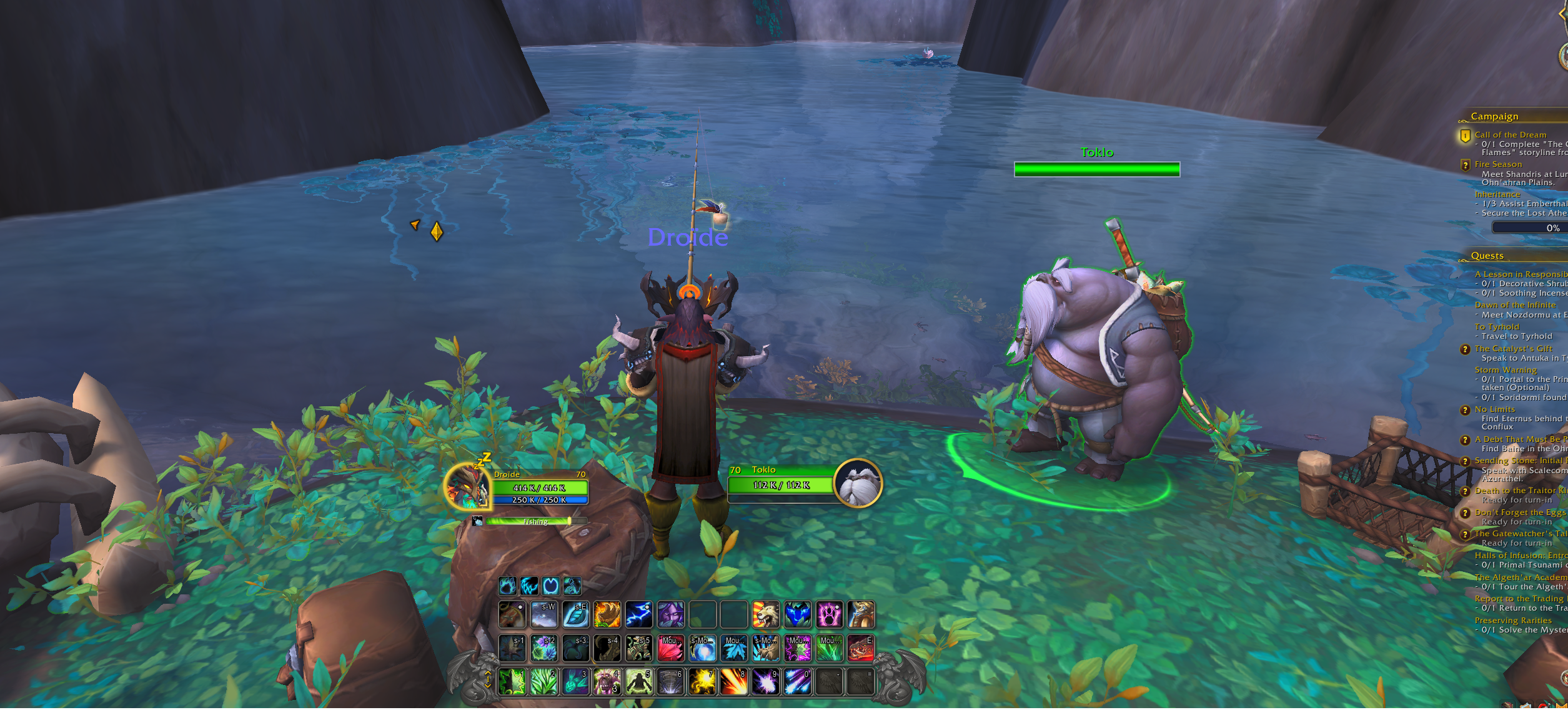This screenshot has width=1568, height=720.
Task: Use the roaring lion ability
Action: [x=765, y=614]
